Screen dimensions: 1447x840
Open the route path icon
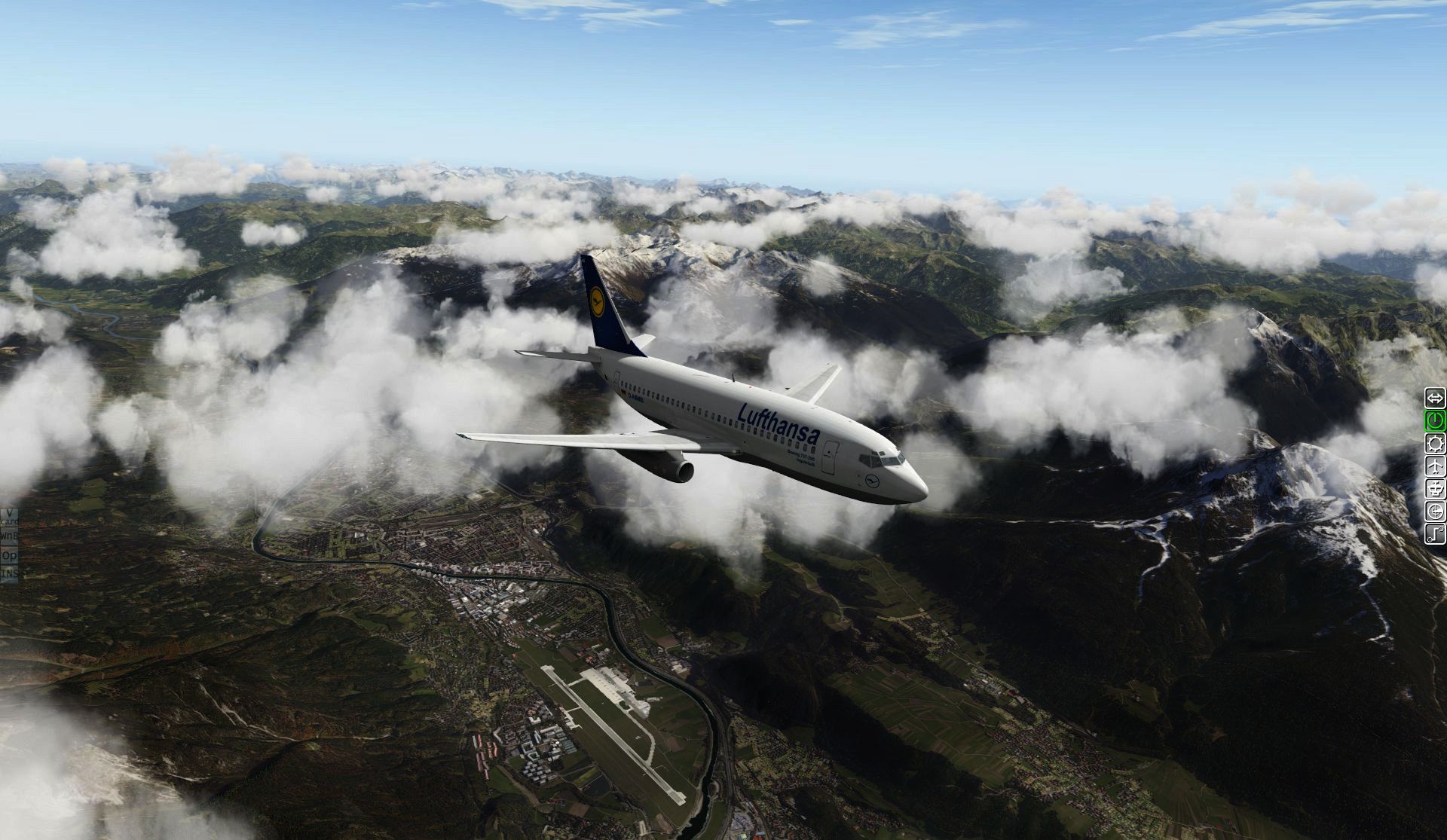click(1435, 534)
